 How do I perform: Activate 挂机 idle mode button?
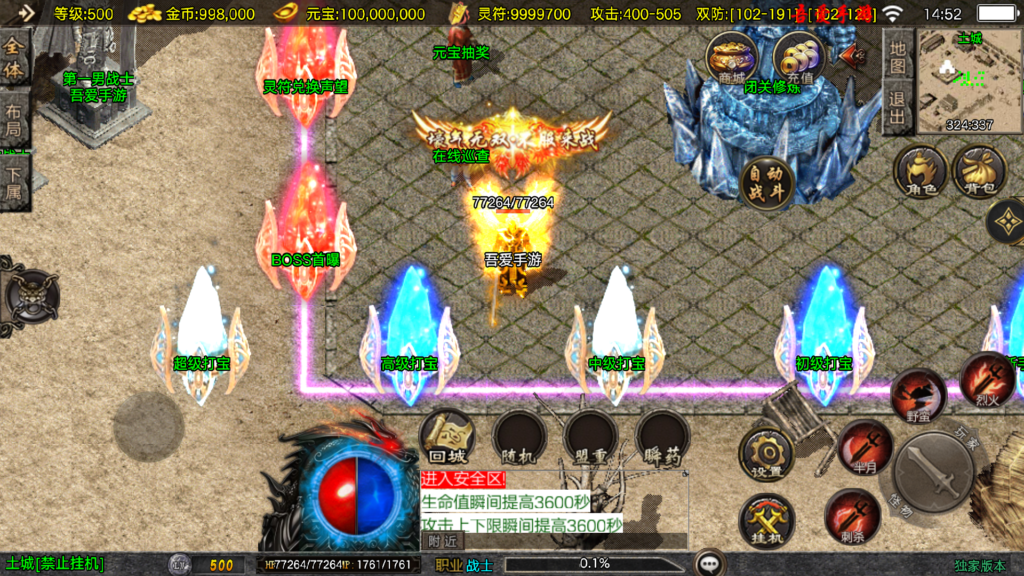coord(766,521)
